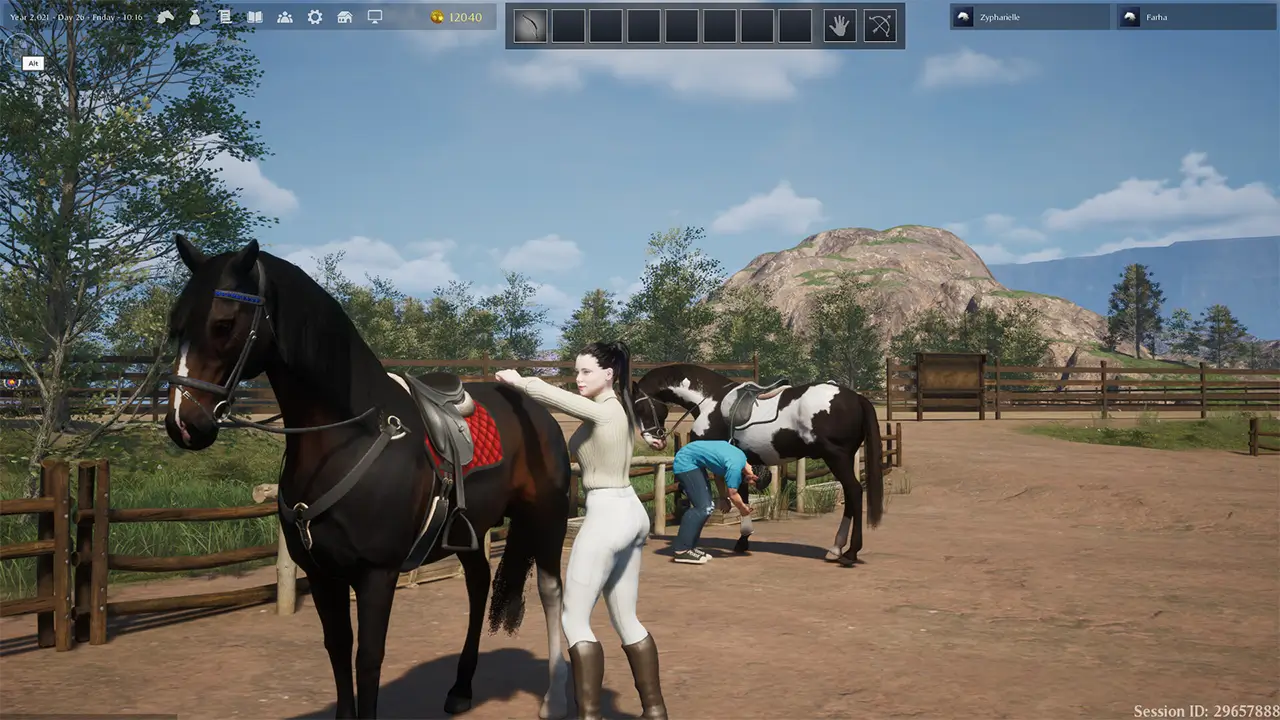Screen dimensions: 1280x720
Task: Enable the Alt key overlay
Action: 32,63
